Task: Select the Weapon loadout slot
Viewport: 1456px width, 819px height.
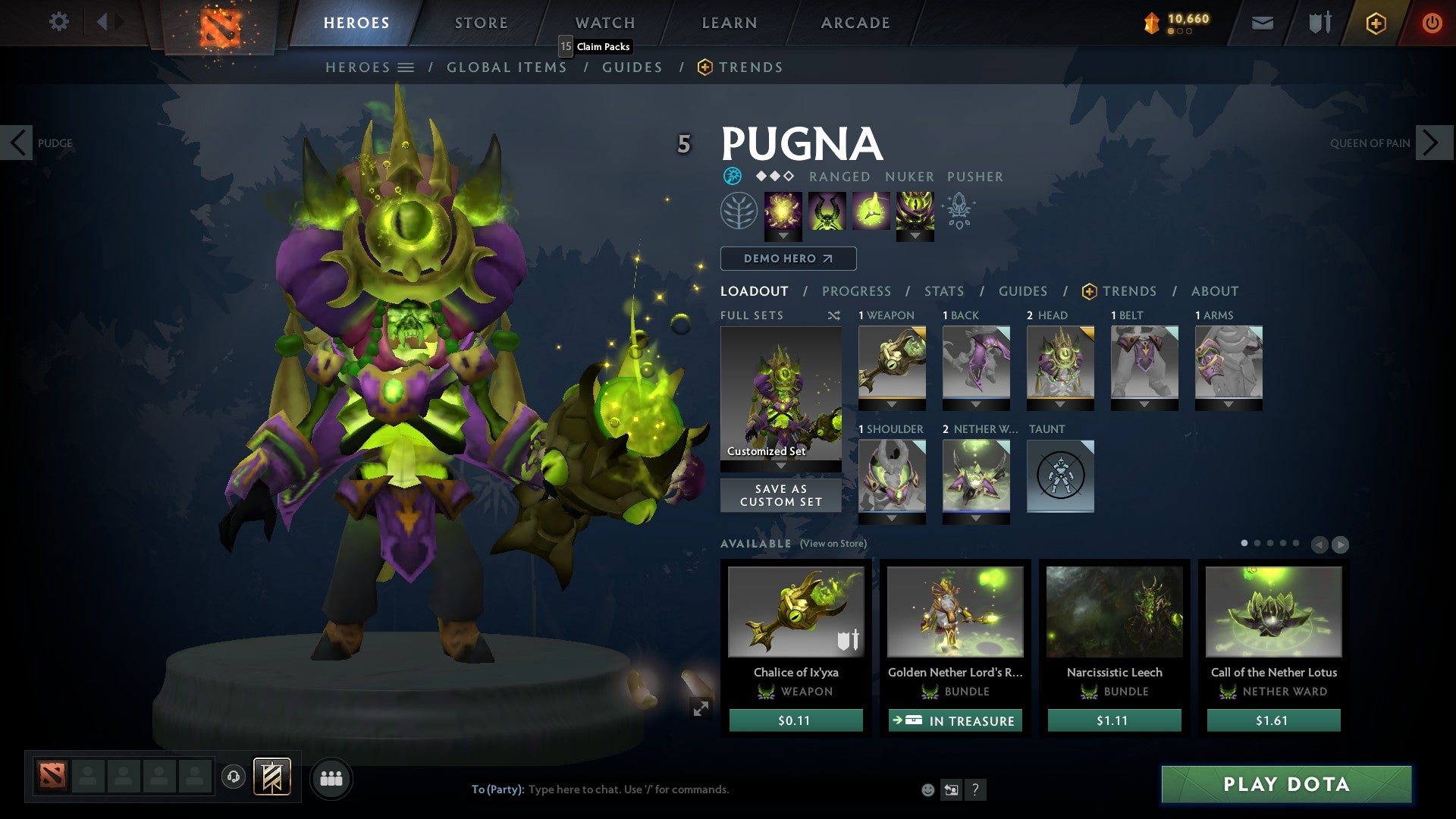Action: click(x=892, y=362)
